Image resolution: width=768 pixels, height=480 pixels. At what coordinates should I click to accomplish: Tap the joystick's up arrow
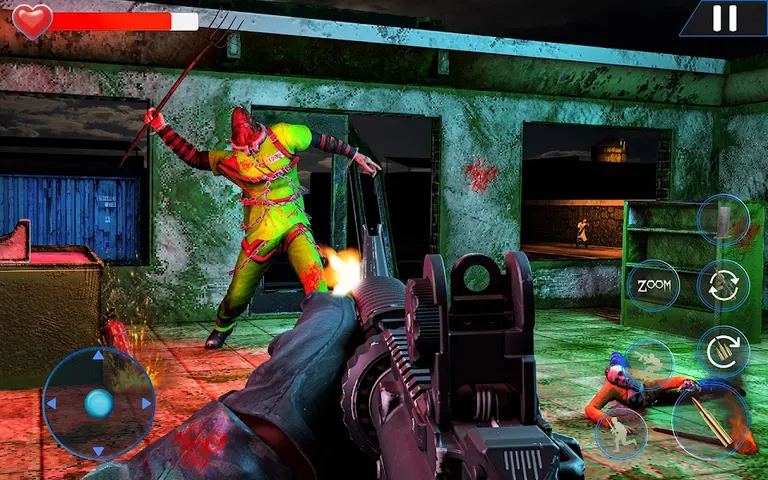[98, 355]
